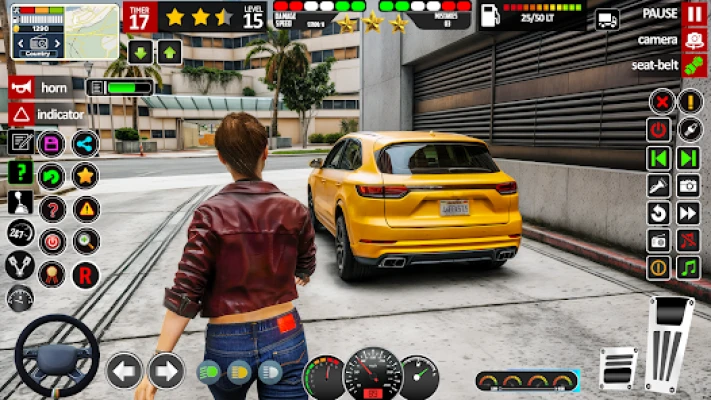
Task: Sound the horn
Action: (x=21, y=88)
